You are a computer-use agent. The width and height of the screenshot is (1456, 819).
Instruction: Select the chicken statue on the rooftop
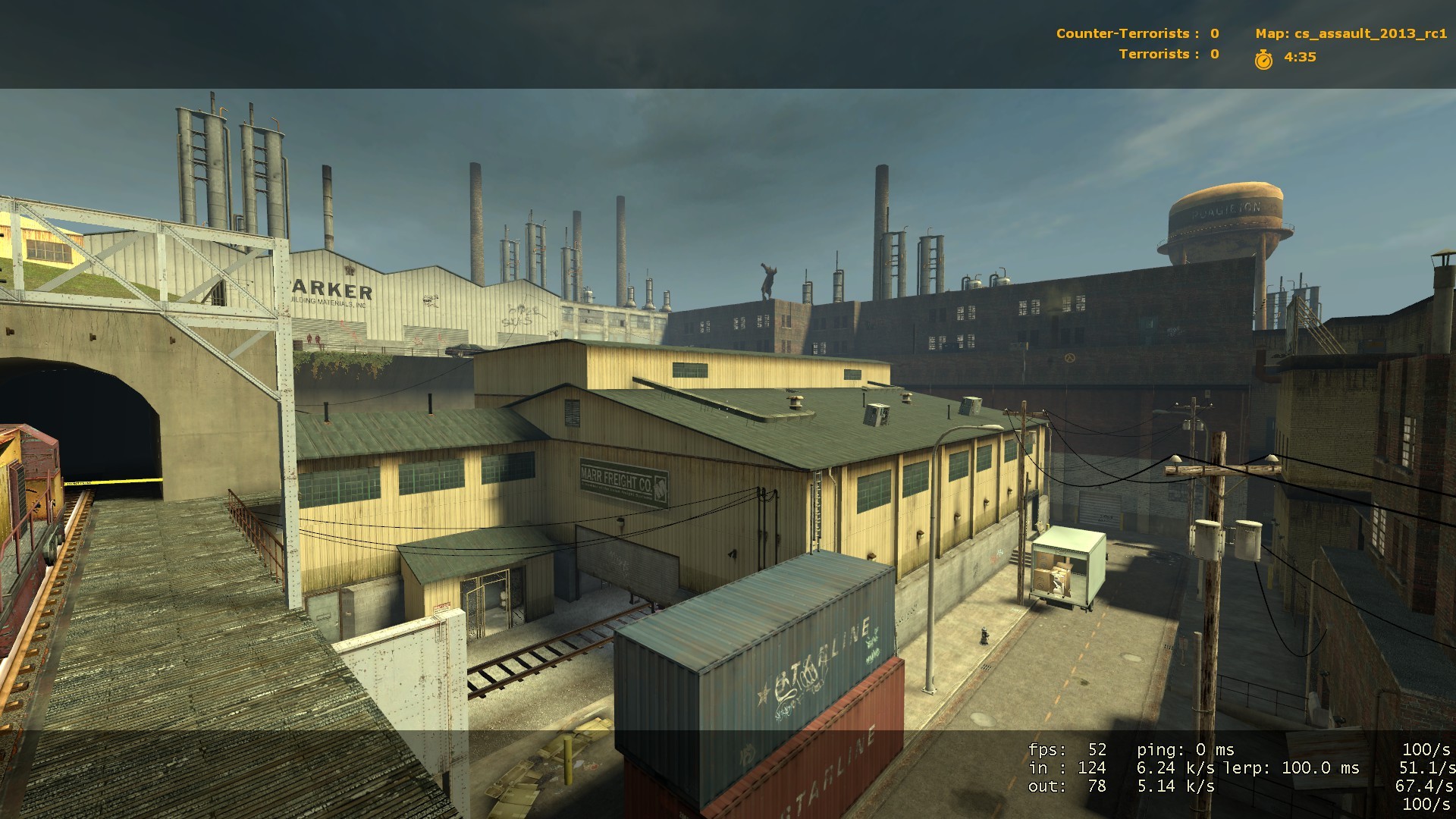[x=768, y=281]
